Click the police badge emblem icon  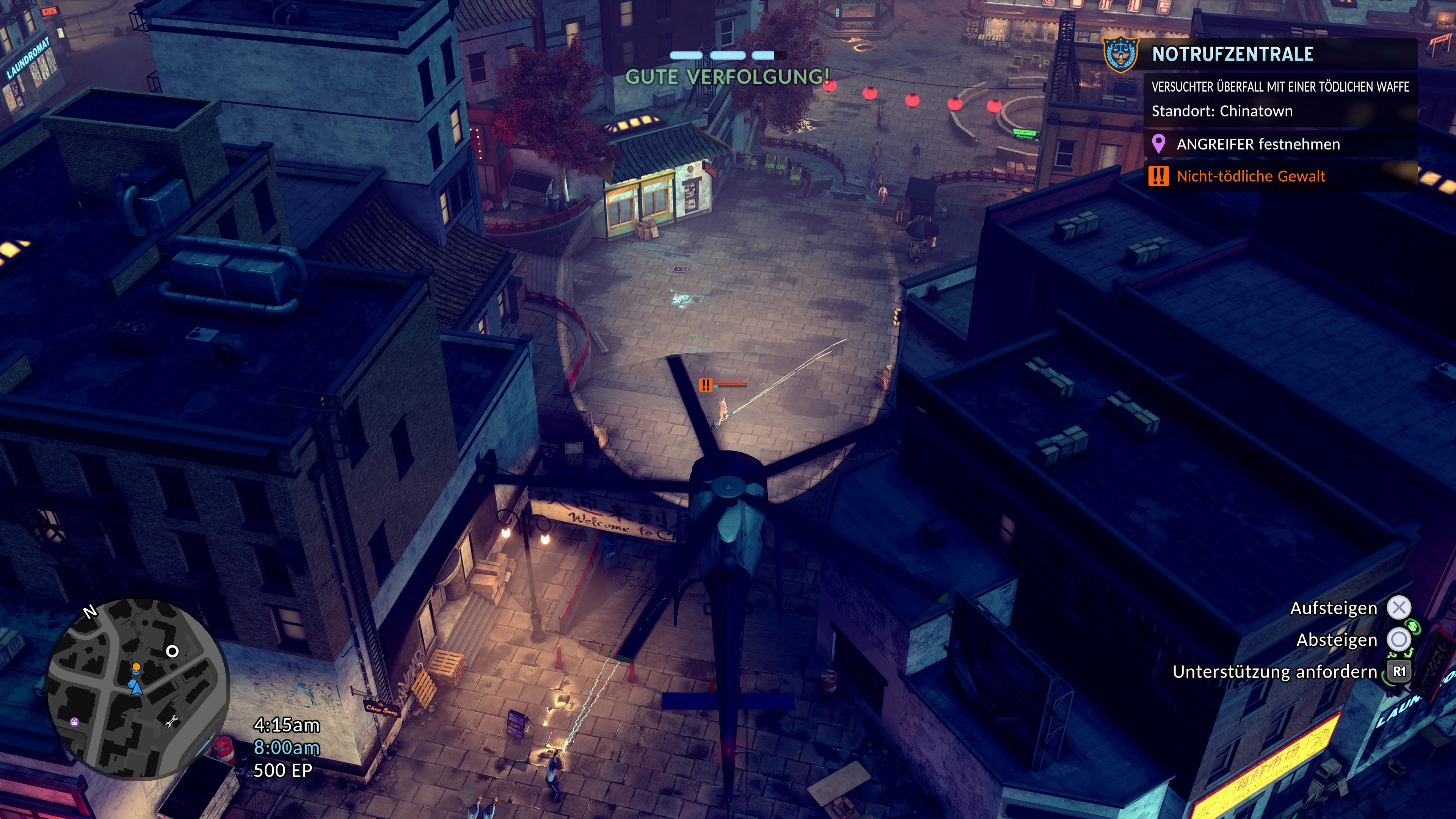click(1120, 55)
